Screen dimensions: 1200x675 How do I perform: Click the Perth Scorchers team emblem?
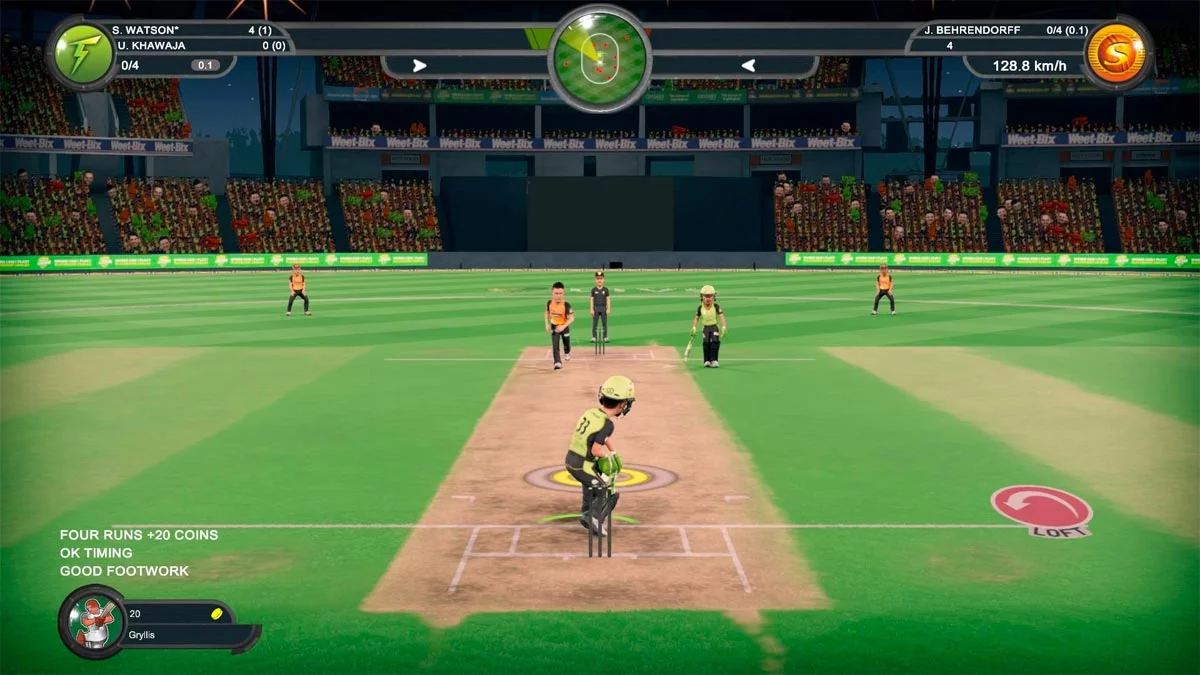(x=1117, y=54)
